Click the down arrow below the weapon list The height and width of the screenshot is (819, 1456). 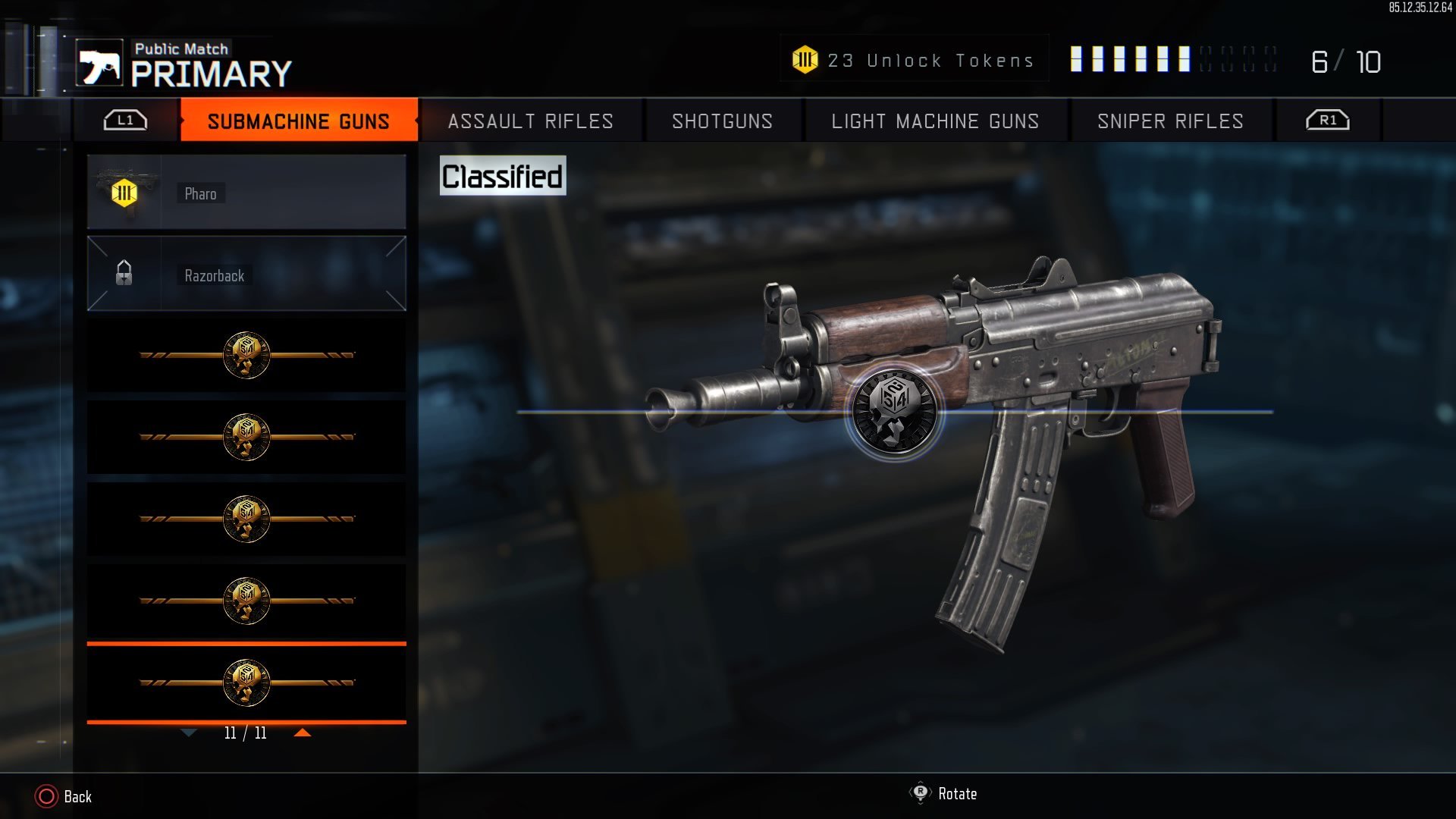click(x=187, y=733)
